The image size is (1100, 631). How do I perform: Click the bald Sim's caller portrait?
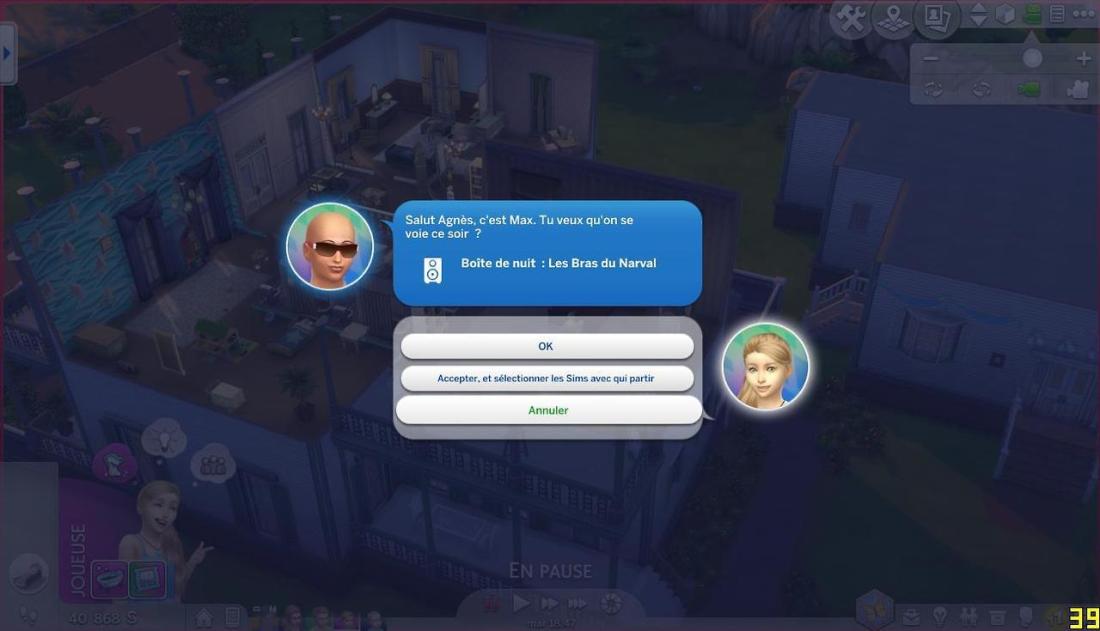330,246
